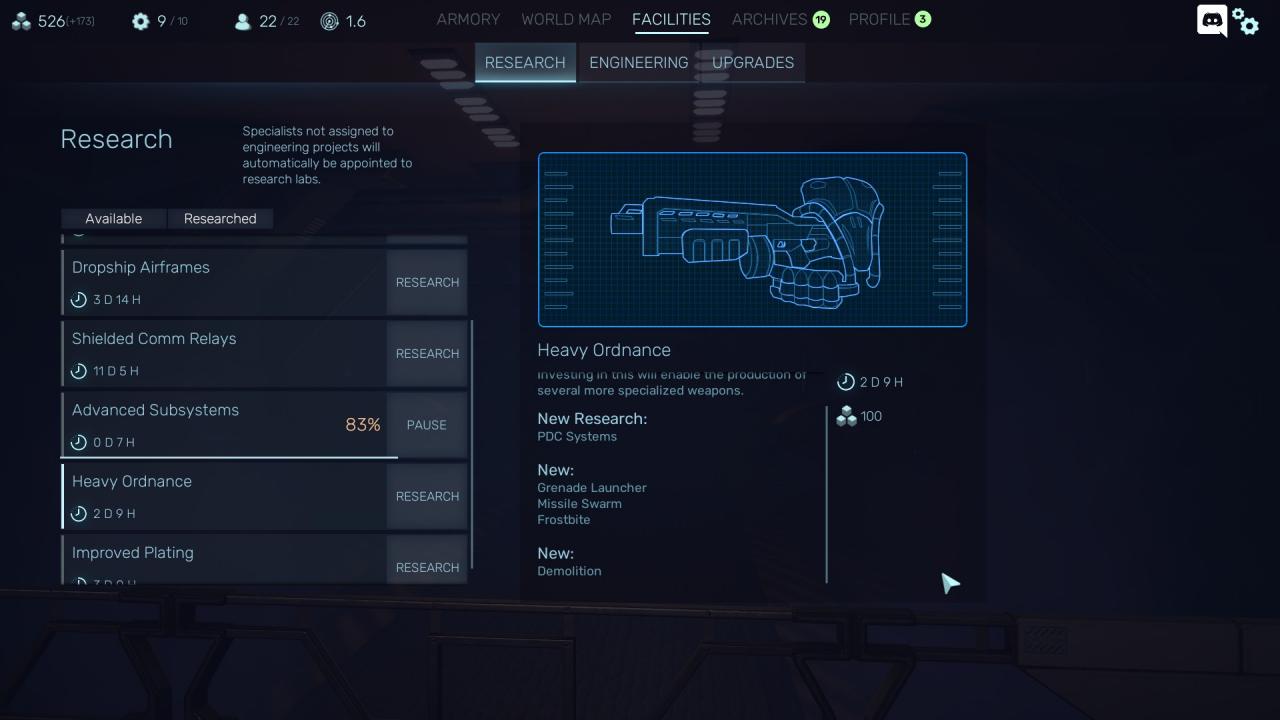Switch to the Upgrades tab
Screen dimensions: 1280x720
[753, 62]
